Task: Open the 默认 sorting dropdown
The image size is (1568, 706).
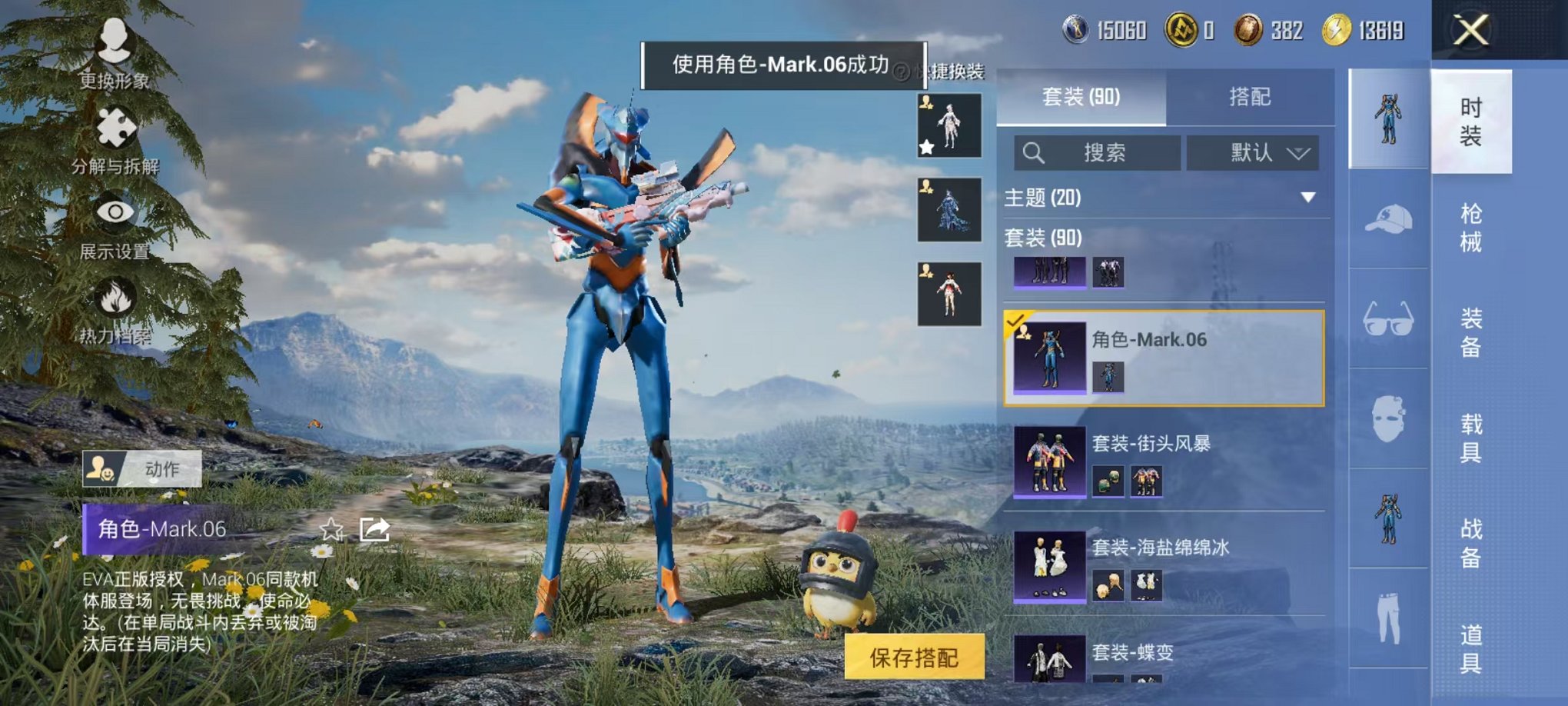Action: coord(1253,153)
